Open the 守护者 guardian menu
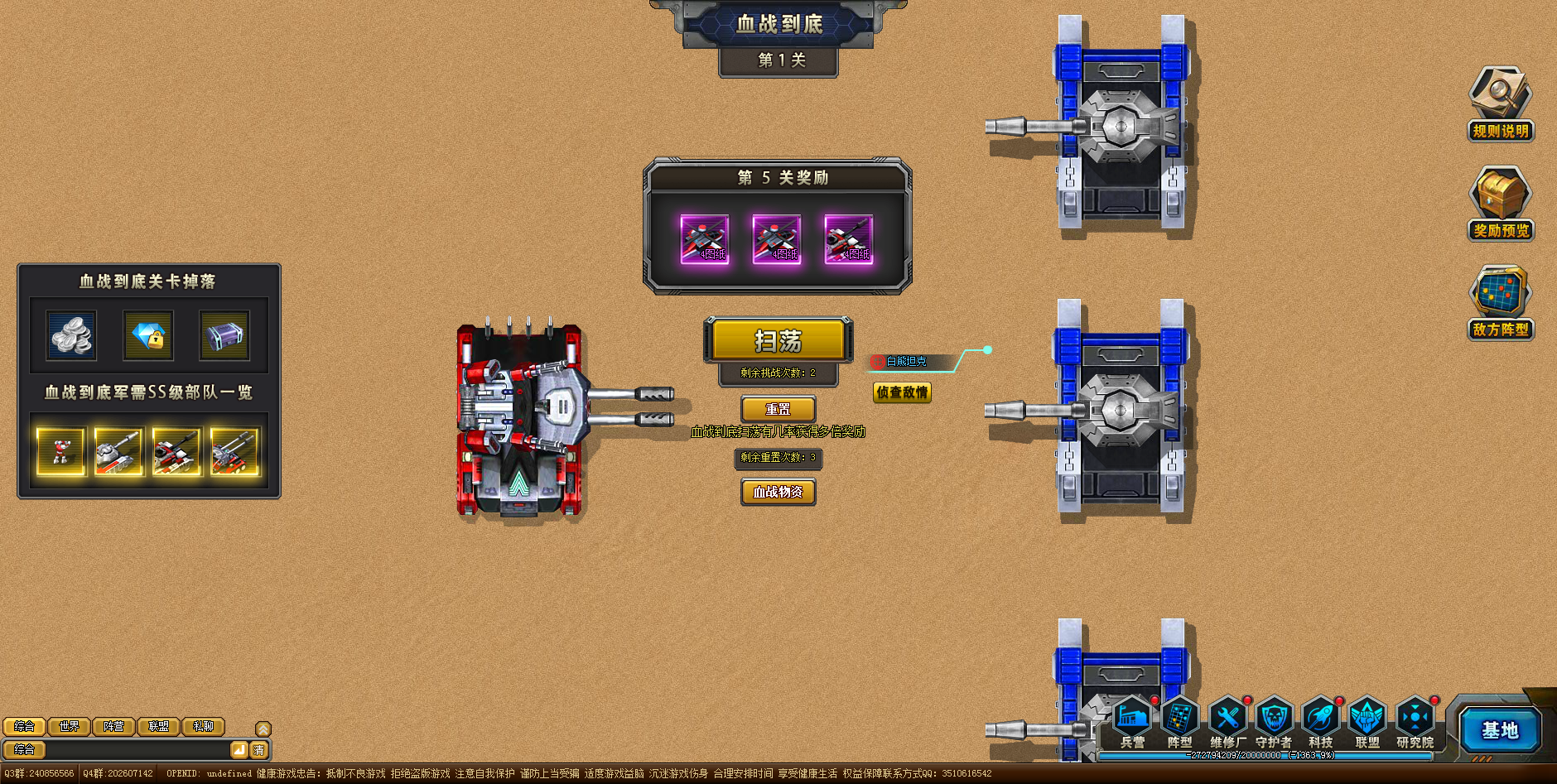1557x784 pixels. click(1274, 722)
